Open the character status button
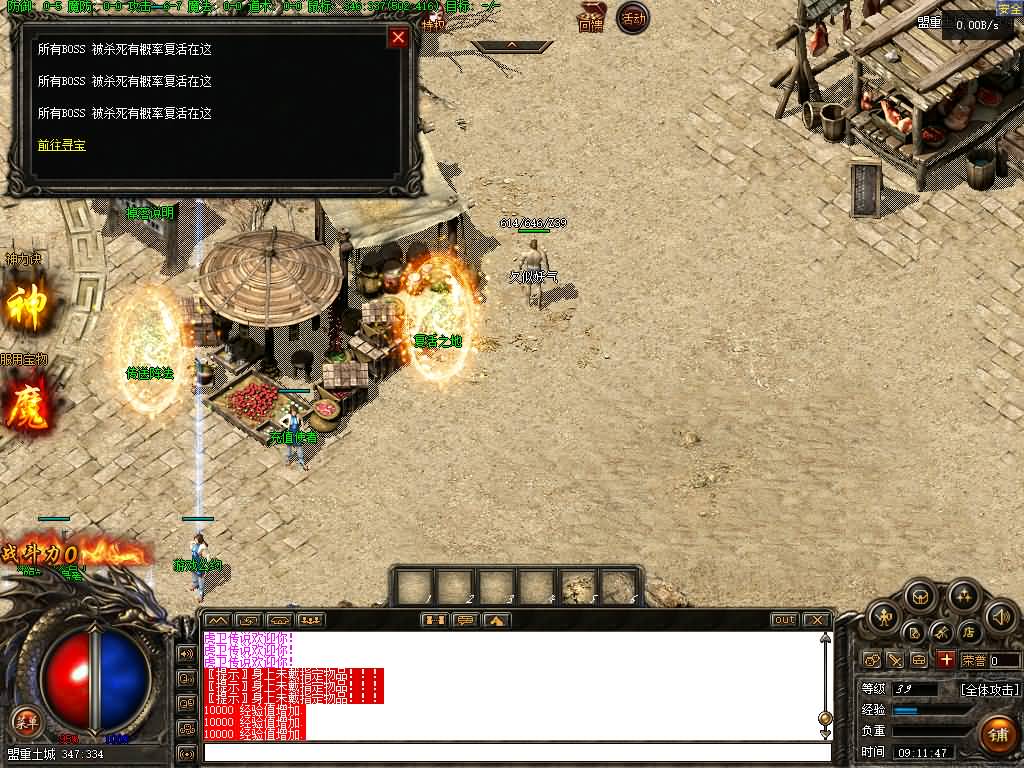This screenshot has height=768, width=1024. tap(882, 616)
